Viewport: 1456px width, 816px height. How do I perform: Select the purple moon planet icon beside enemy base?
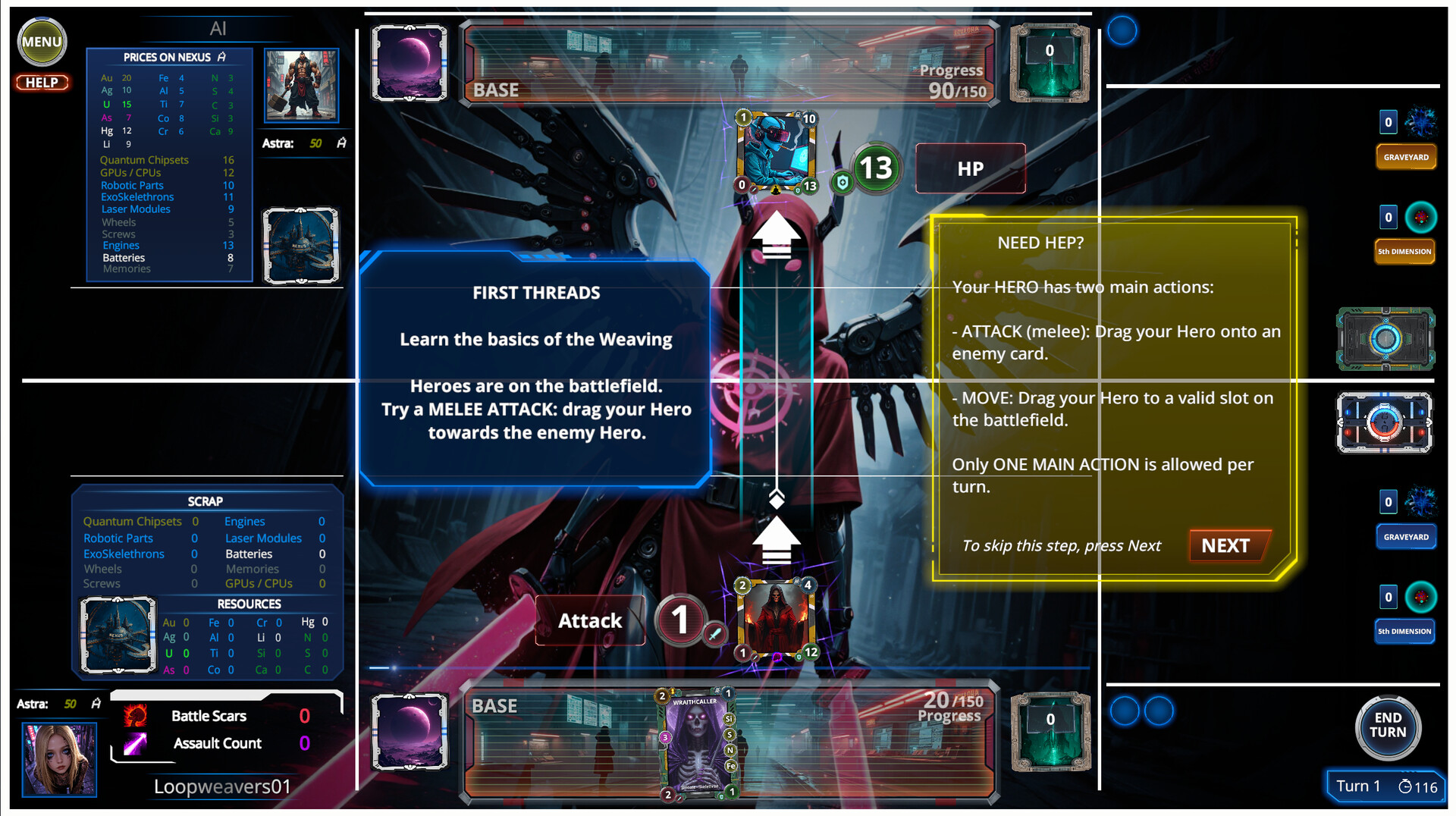[x=409, y=61]
